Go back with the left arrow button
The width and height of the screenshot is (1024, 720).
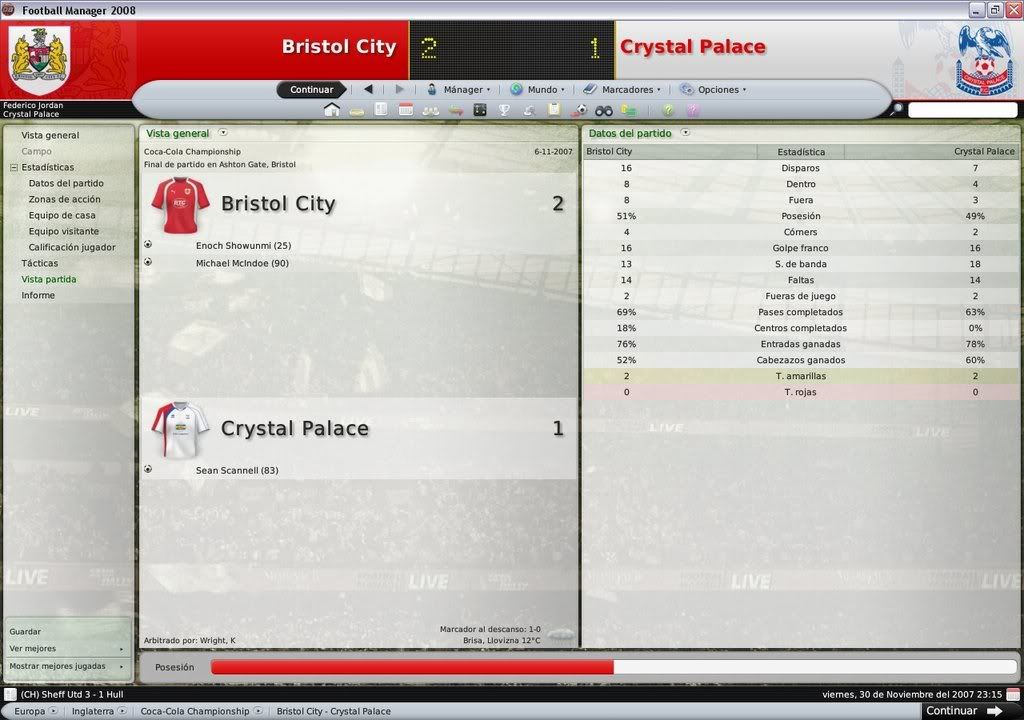pos(368,90)
